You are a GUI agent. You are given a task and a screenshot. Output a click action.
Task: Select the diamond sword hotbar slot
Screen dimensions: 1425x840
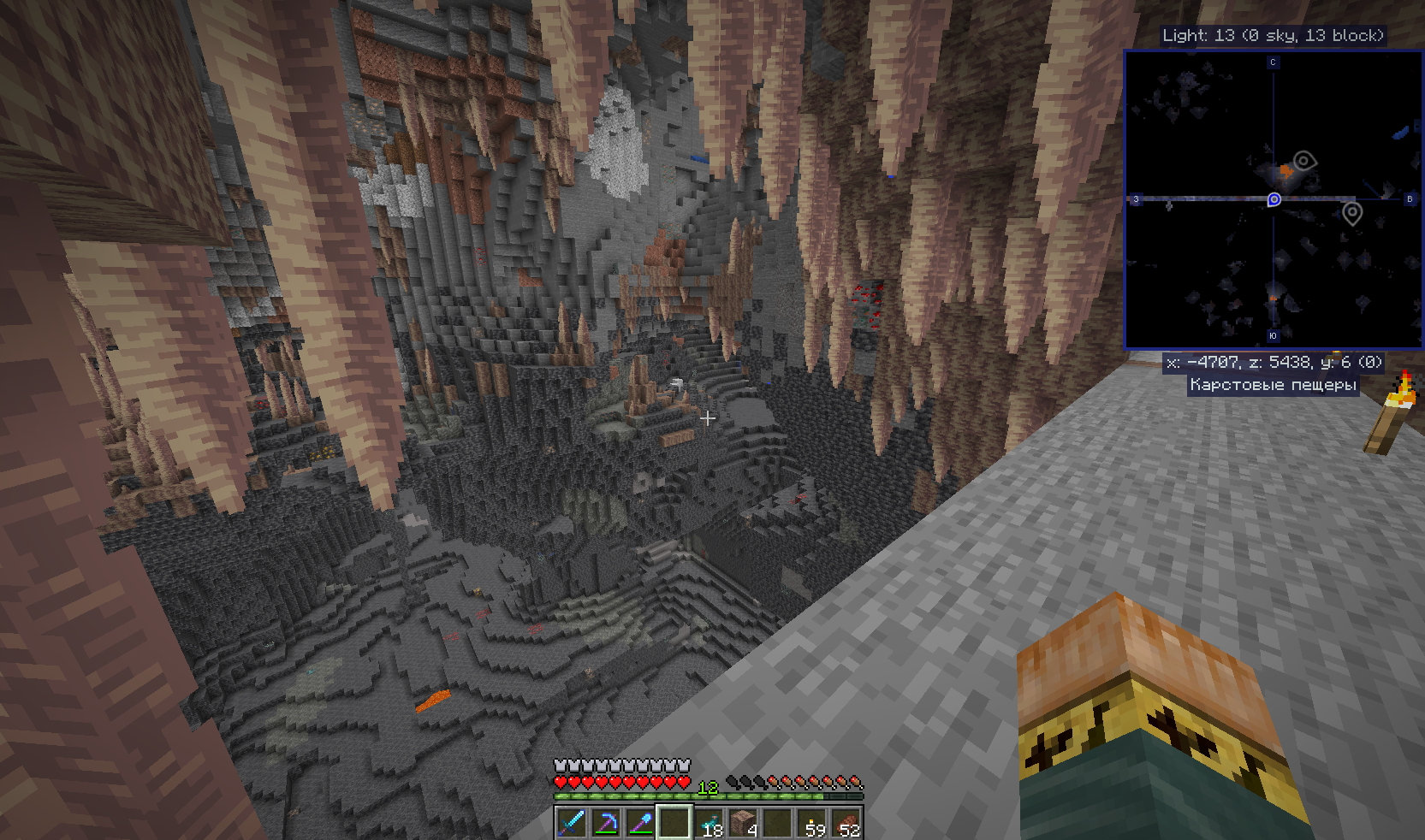(x=571, y=823)
